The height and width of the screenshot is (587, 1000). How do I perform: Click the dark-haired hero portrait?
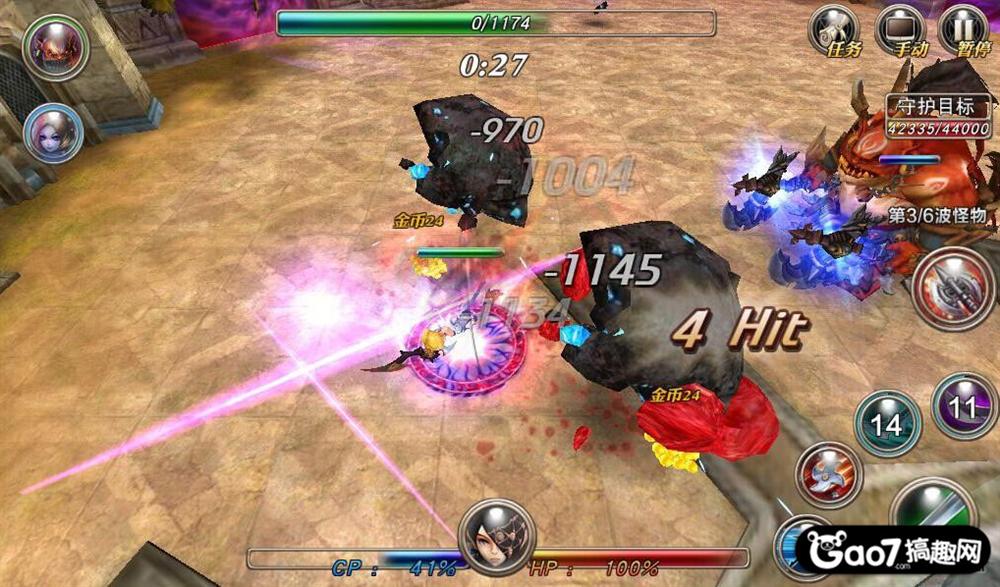(x=497, y=537)
